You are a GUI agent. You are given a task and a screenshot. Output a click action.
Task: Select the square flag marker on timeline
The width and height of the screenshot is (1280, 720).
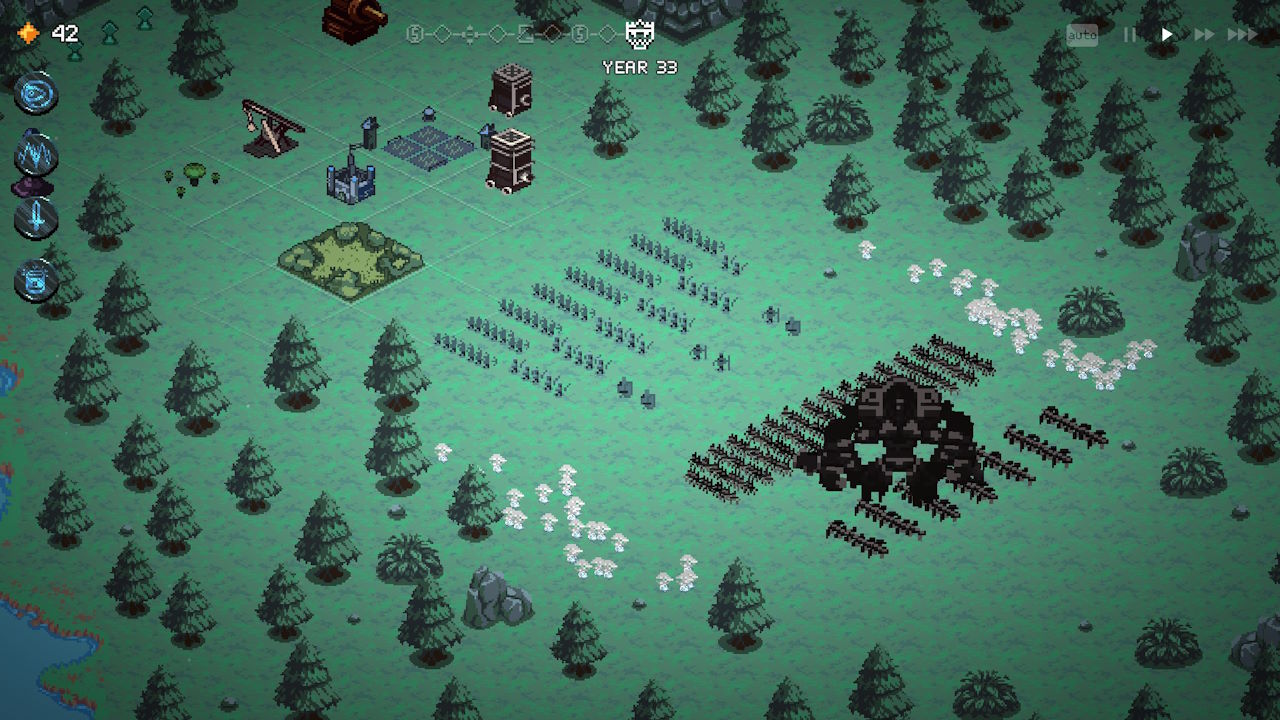click(x=525, y=35)
